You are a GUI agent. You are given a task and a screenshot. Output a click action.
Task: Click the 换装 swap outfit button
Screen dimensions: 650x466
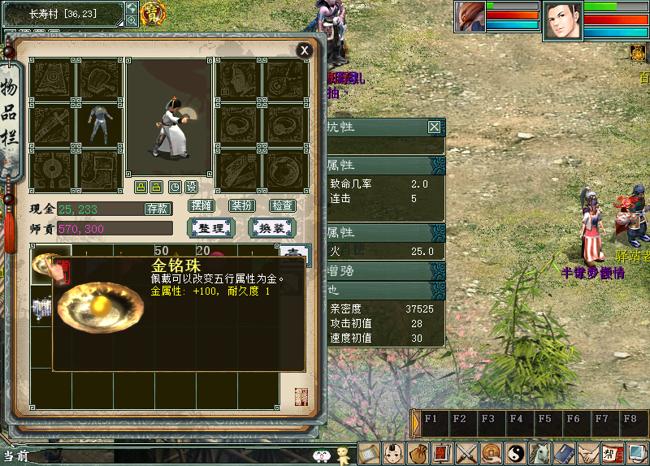(x=270, y=228)
